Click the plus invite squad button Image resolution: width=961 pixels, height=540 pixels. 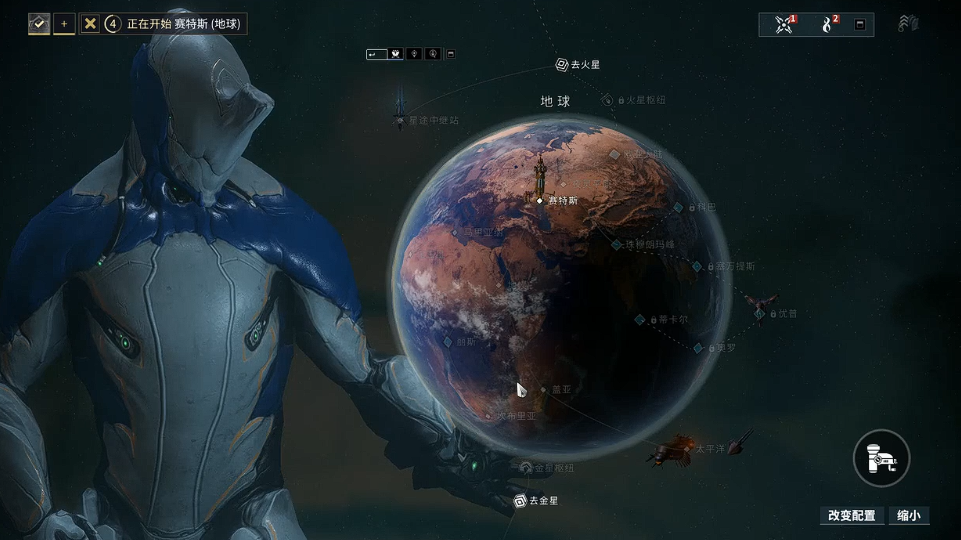click(x=64, y=23)
